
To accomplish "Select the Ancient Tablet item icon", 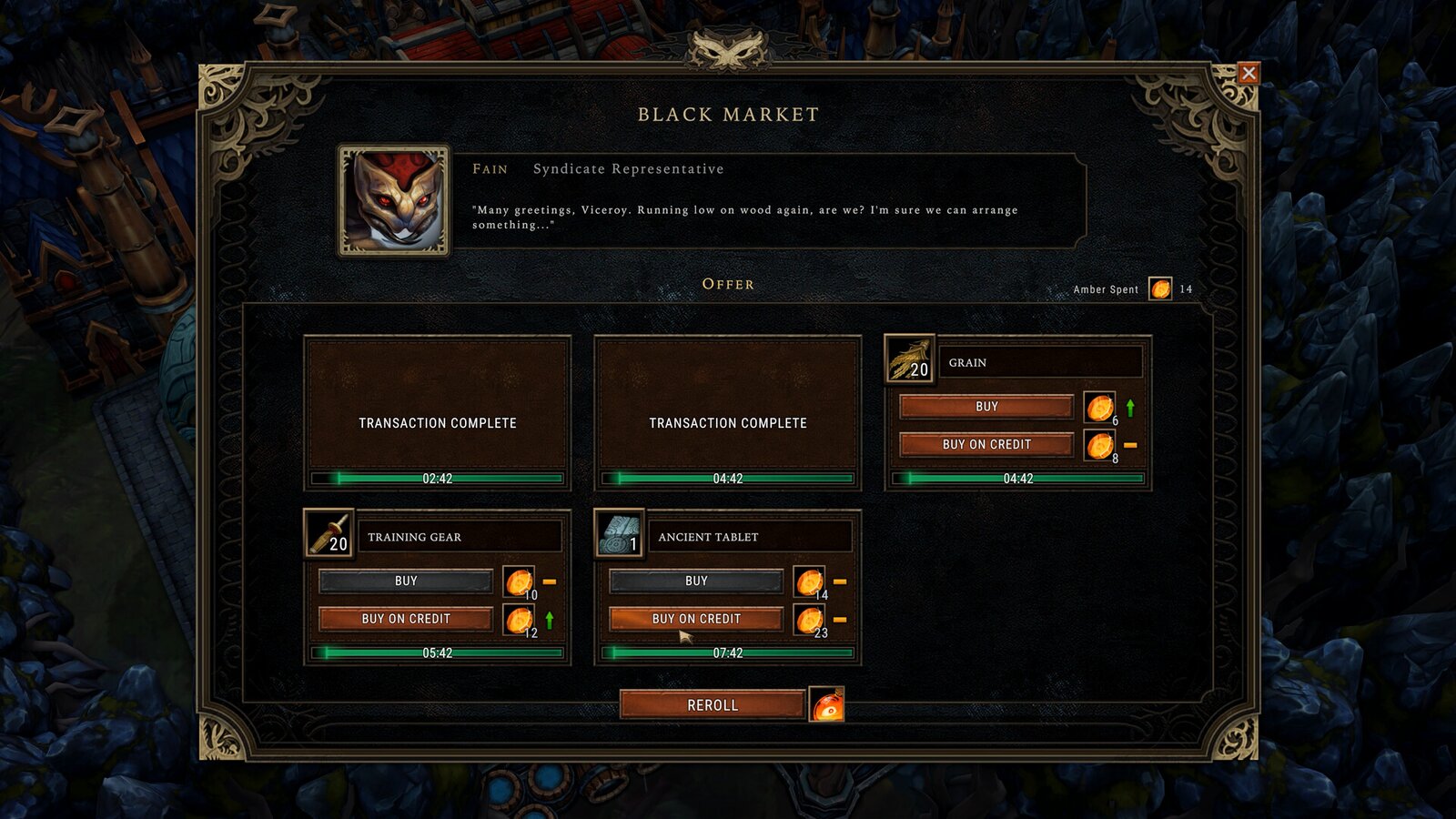I will tap(619, 534).
